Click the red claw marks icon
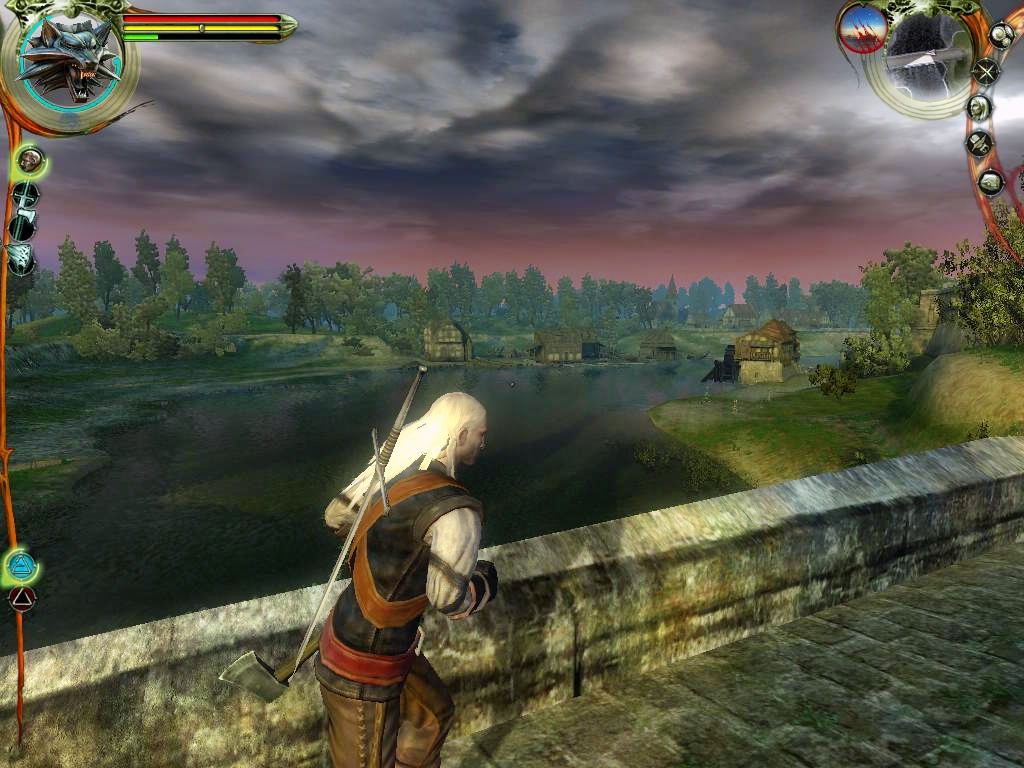The image size is (1024, 768). coord(862,29)
